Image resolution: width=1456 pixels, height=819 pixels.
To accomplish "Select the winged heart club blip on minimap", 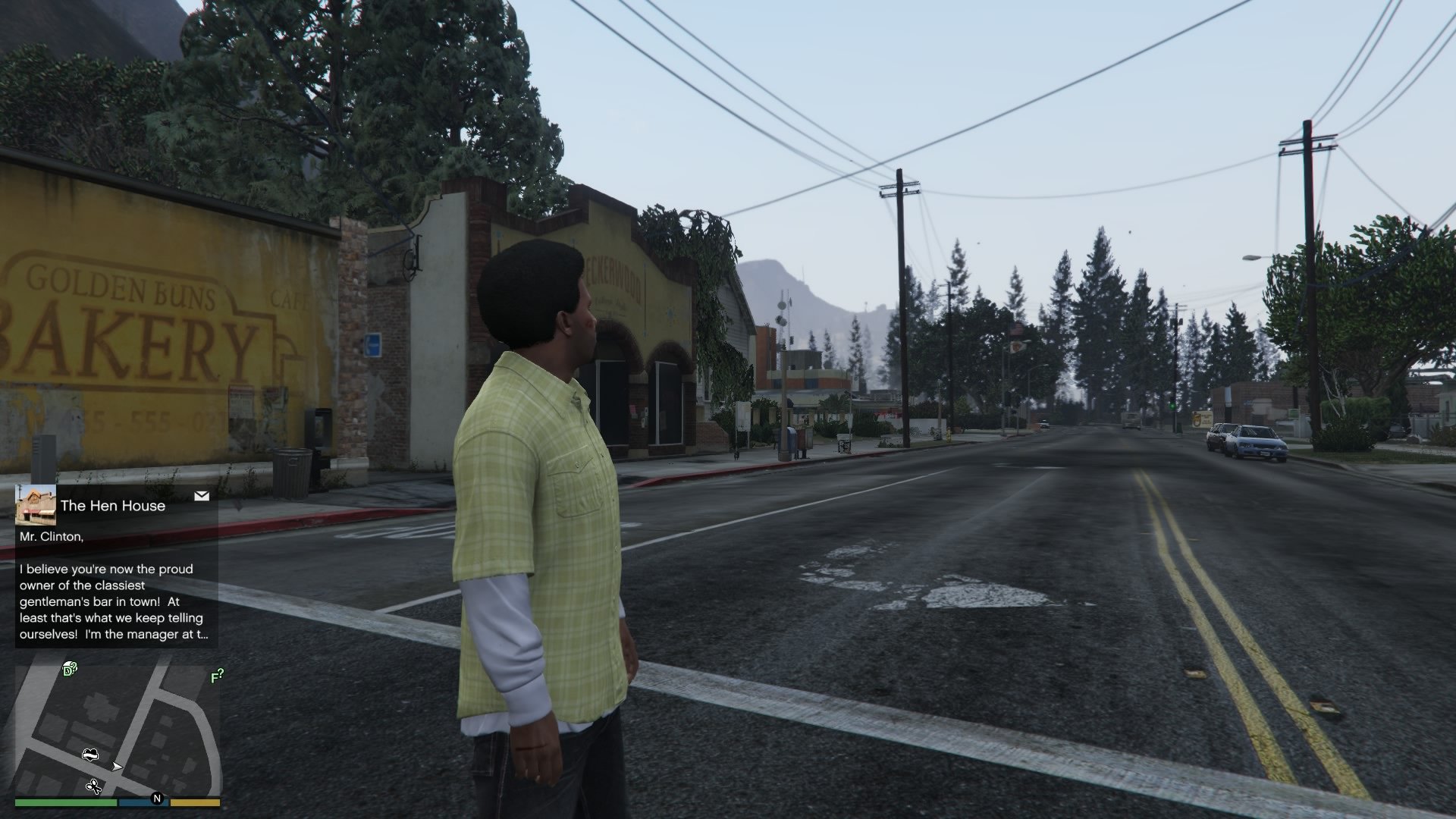I will click(89, 754).
